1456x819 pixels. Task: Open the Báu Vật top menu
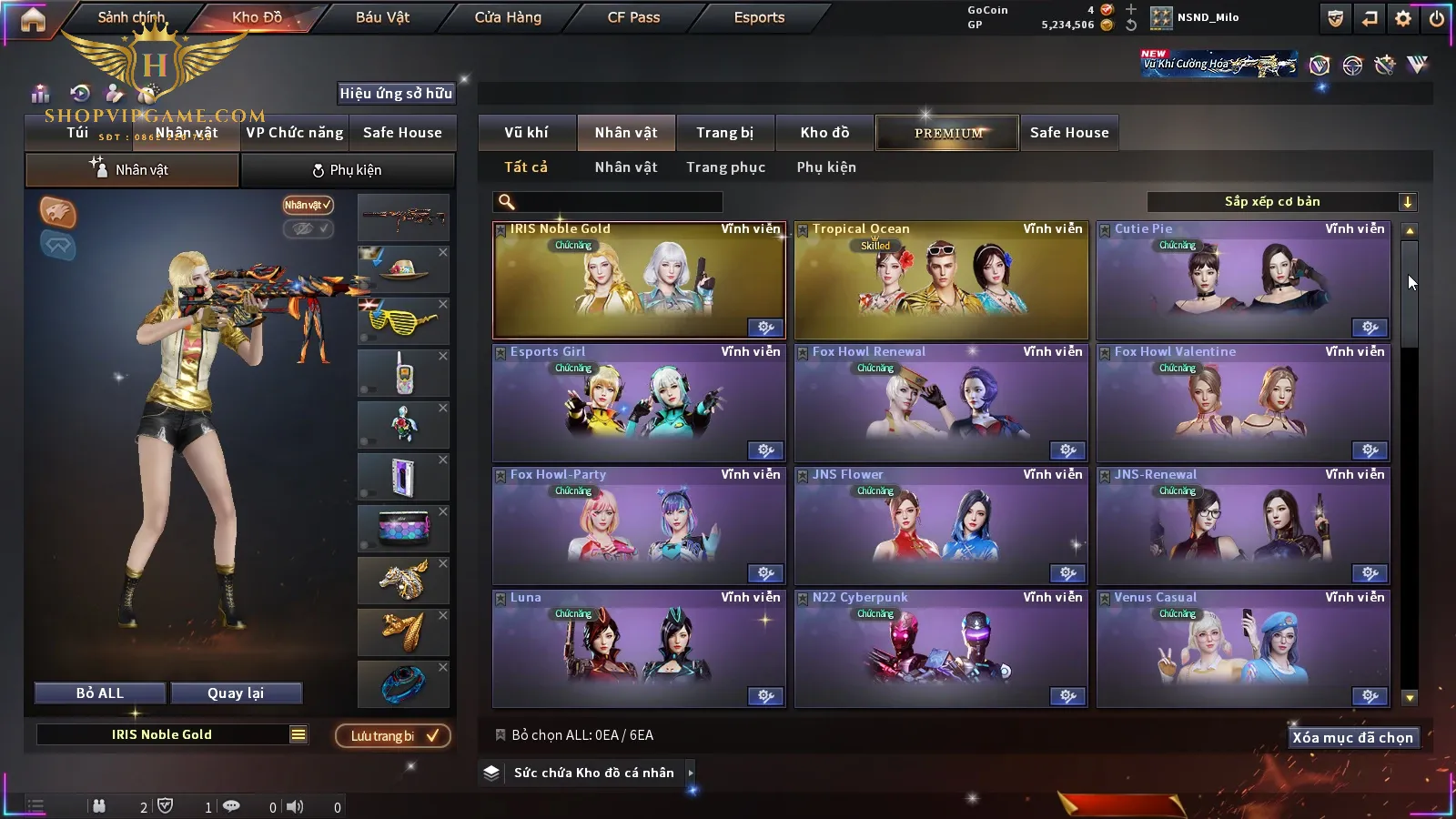382,17
